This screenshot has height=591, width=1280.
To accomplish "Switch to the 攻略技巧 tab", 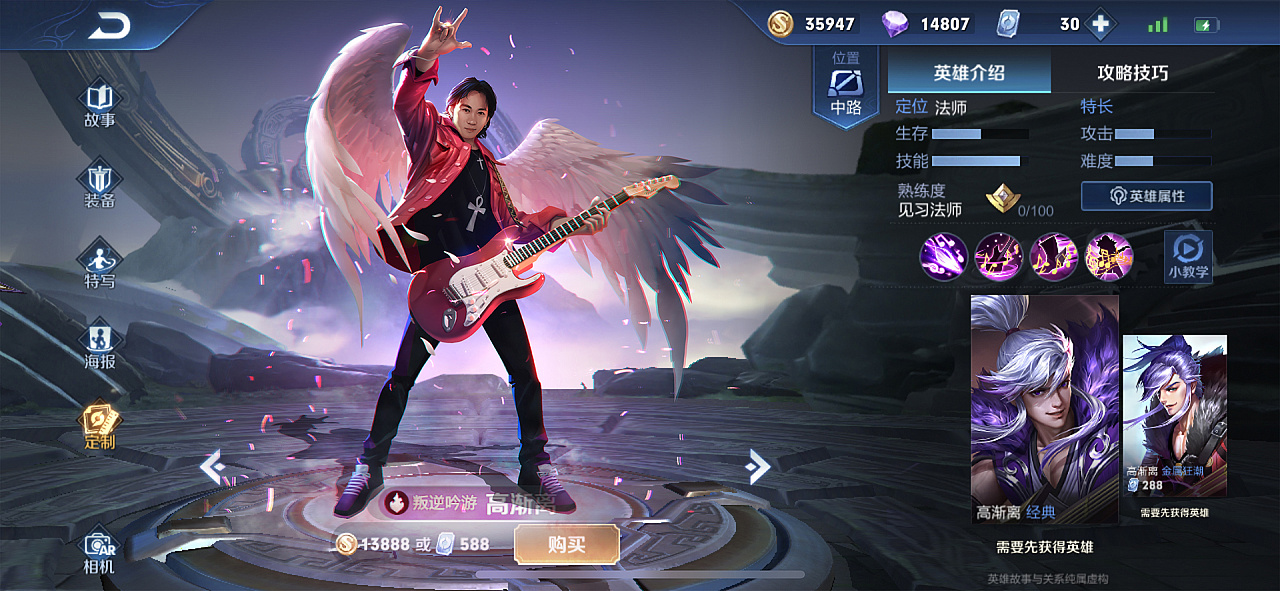I will pyautogui.click(x=1132, y=73).
